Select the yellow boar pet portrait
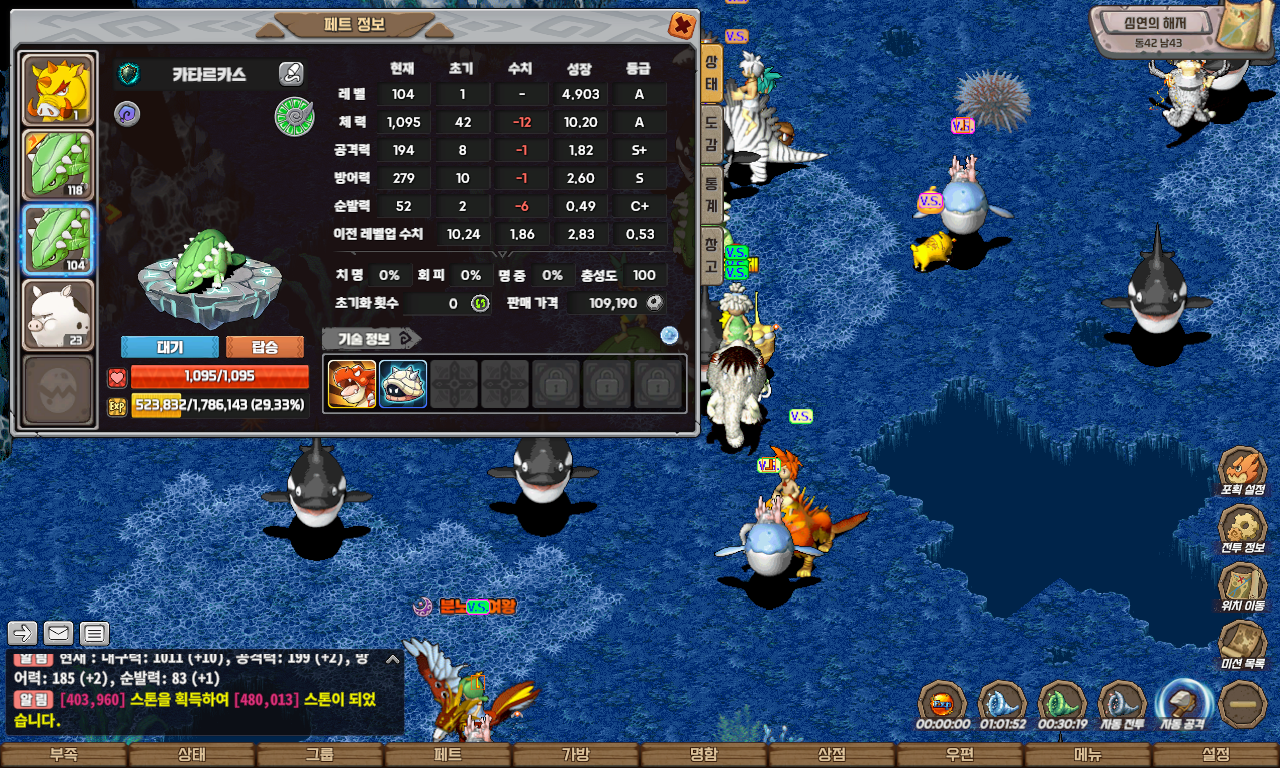The image size is (1280, 768). pyautogui.click(x=58, y=90)
